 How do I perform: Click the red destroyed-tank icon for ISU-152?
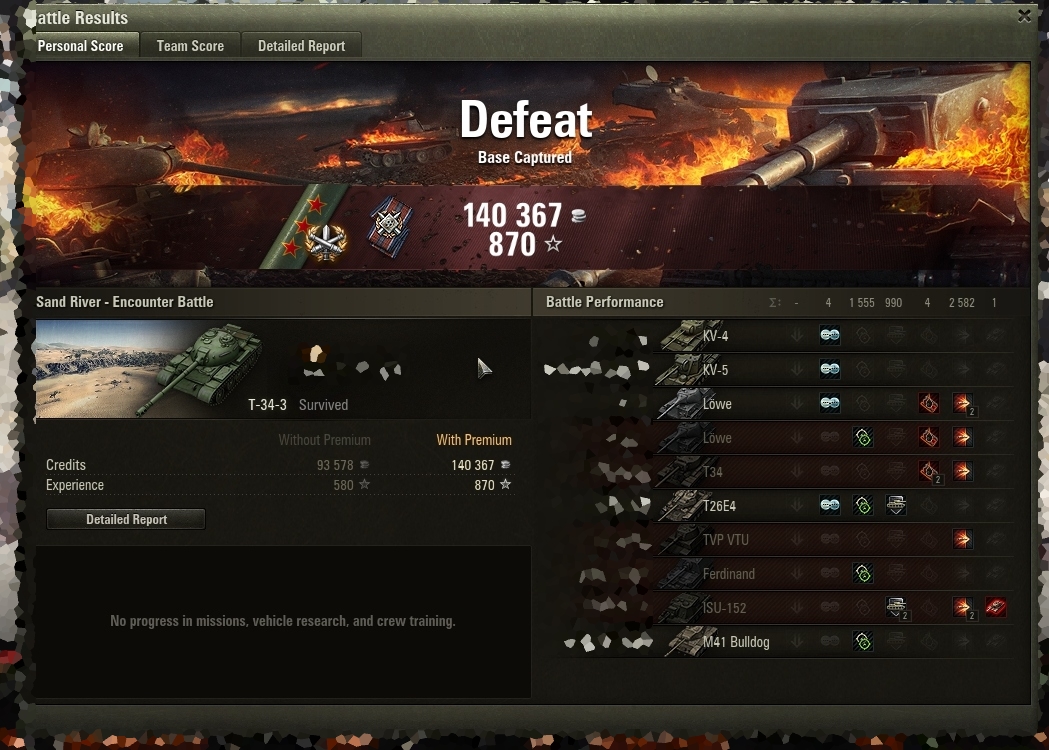click(x=996, y=607)
